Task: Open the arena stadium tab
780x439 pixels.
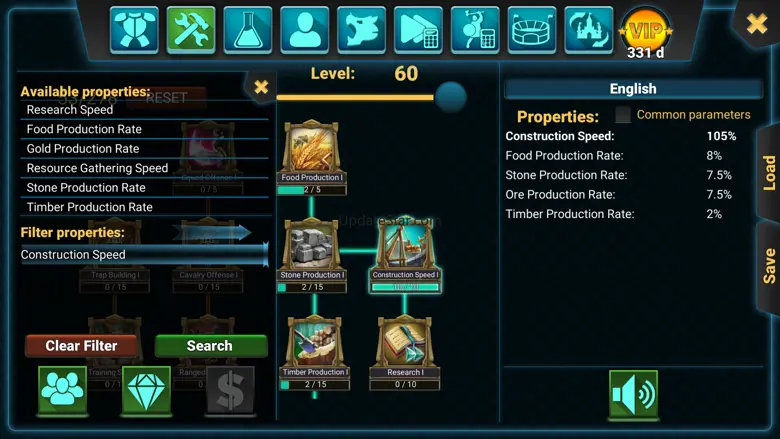Action: [x=533, y=29]
